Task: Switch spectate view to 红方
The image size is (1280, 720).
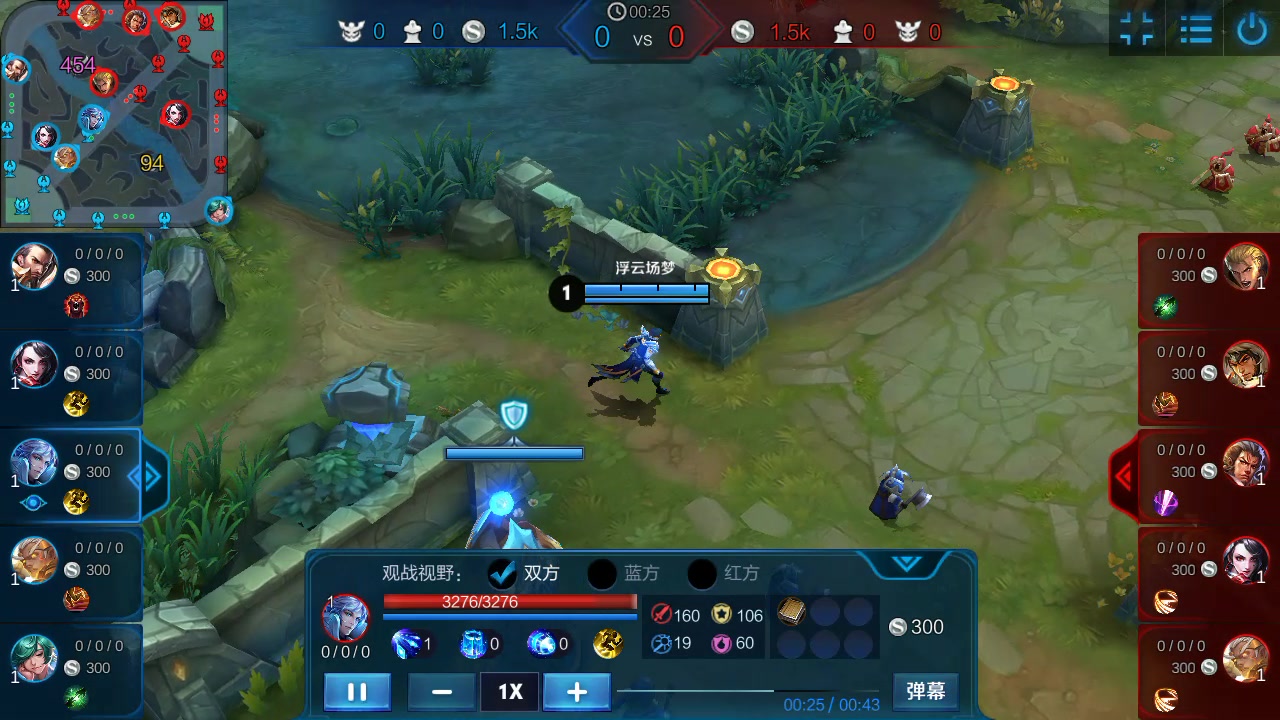Action: point(702,573)
